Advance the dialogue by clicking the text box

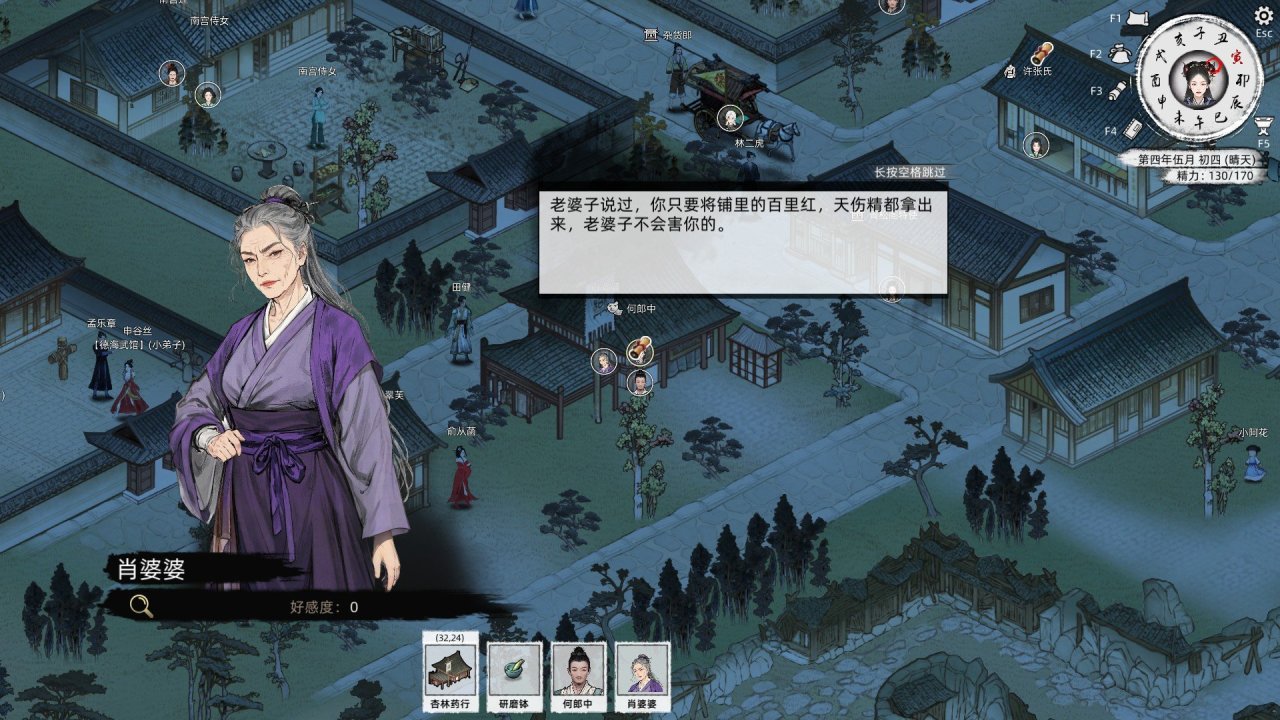[742, 238]
